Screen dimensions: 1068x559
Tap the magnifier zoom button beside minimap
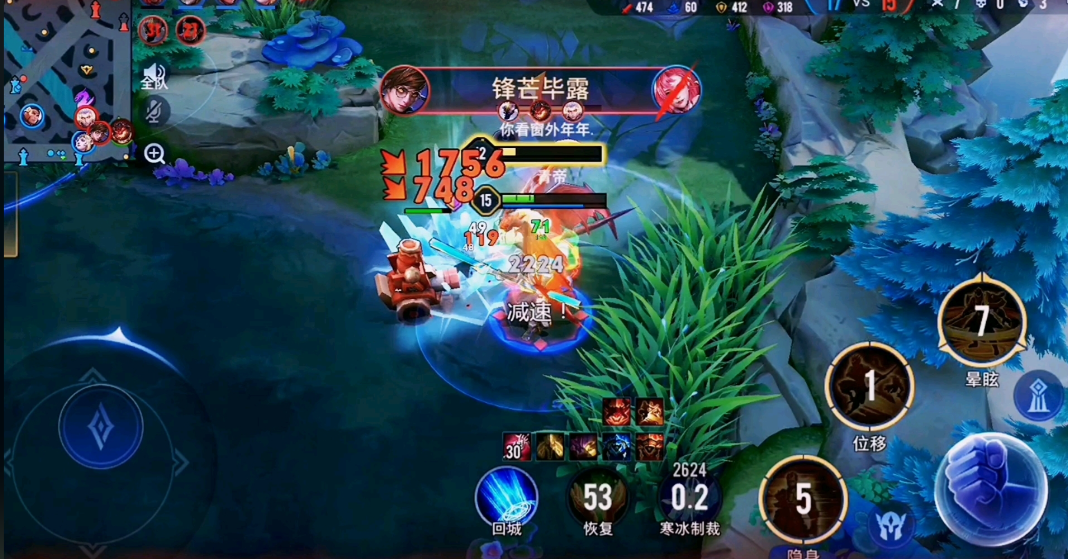click(155, 153)
